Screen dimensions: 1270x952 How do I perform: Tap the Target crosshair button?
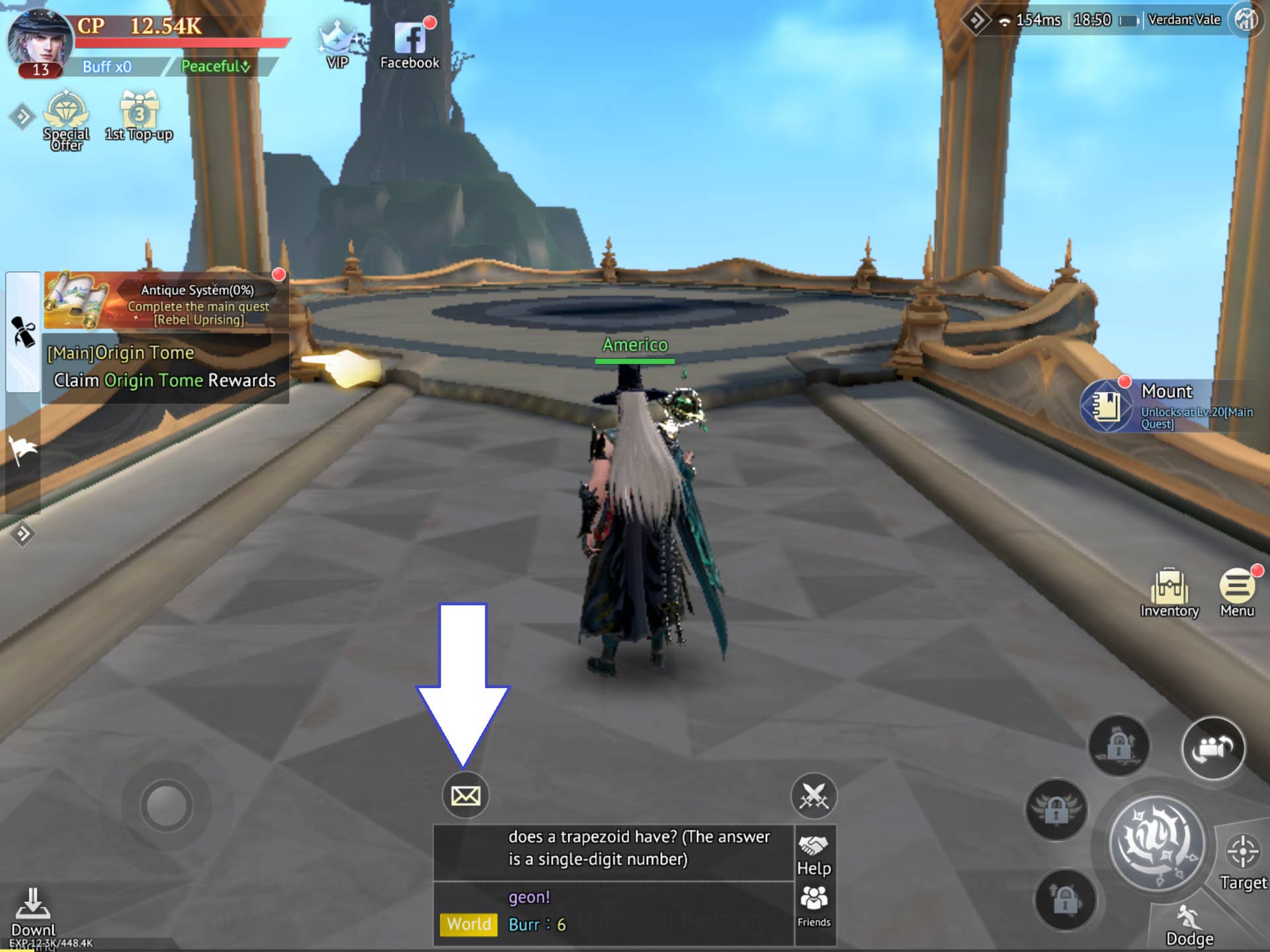pyautogui.click(x=1242, y=861)
